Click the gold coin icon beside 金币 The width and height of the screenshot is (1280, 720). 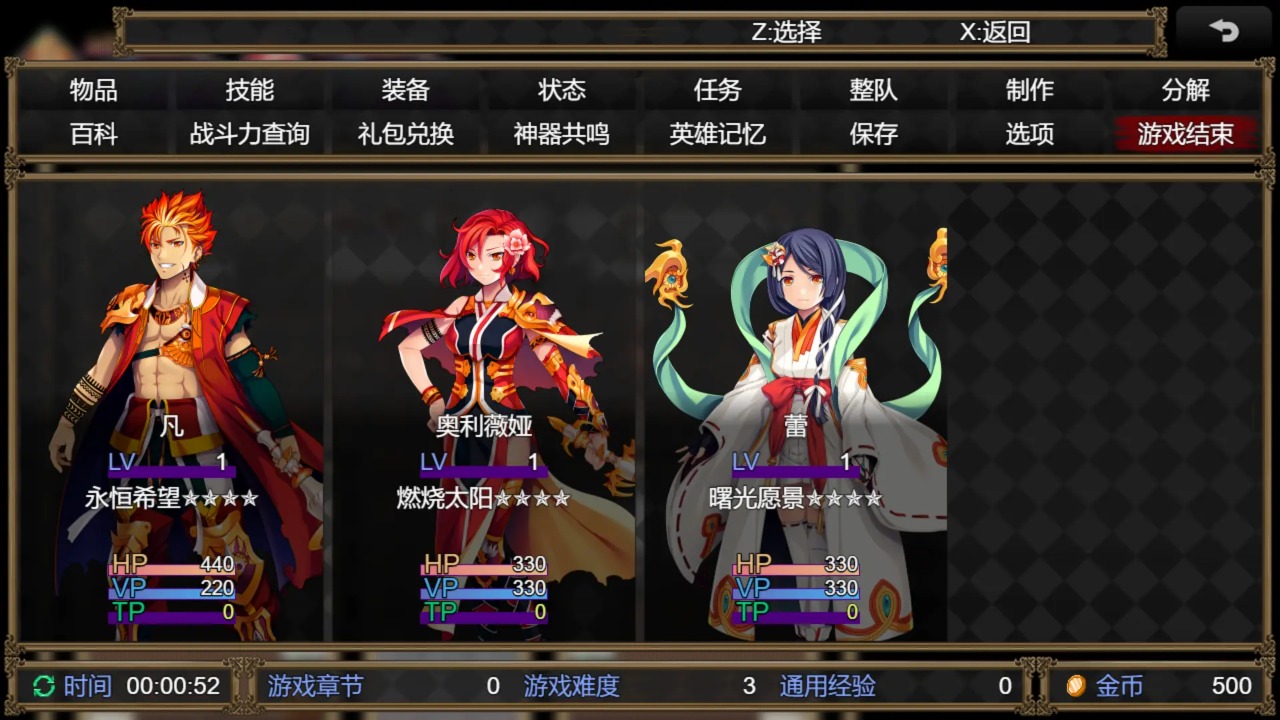click(1076, 686)
